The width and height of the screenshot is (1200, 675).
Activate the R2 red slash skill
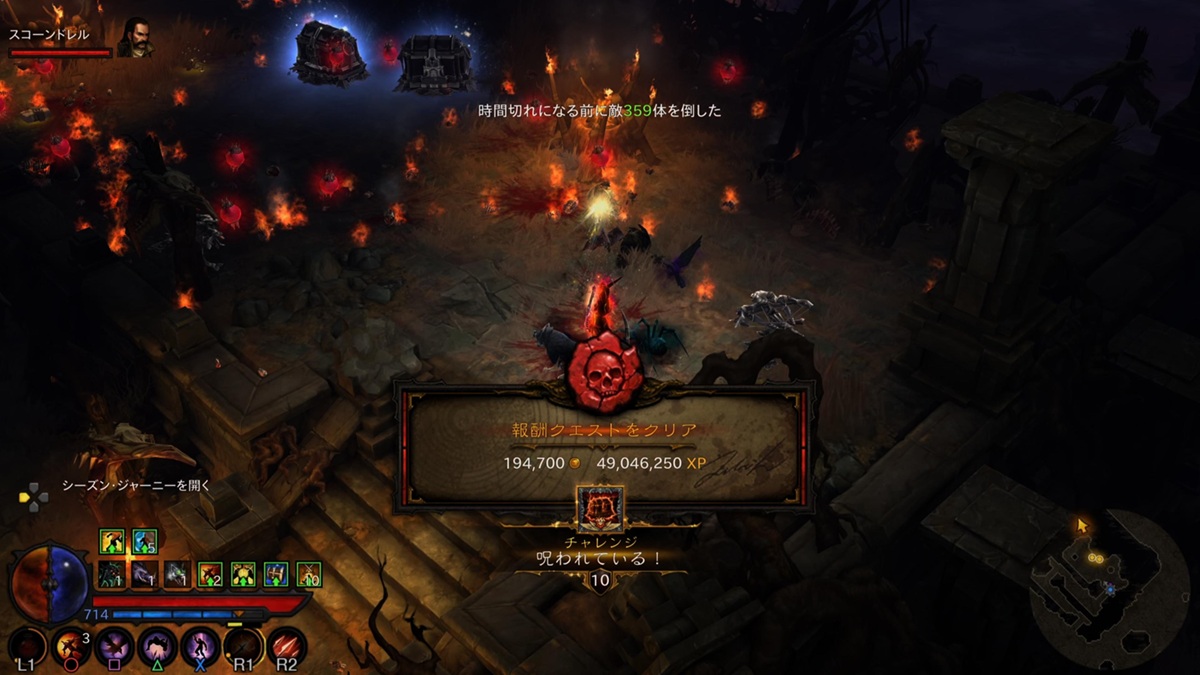tap(286, 647)
